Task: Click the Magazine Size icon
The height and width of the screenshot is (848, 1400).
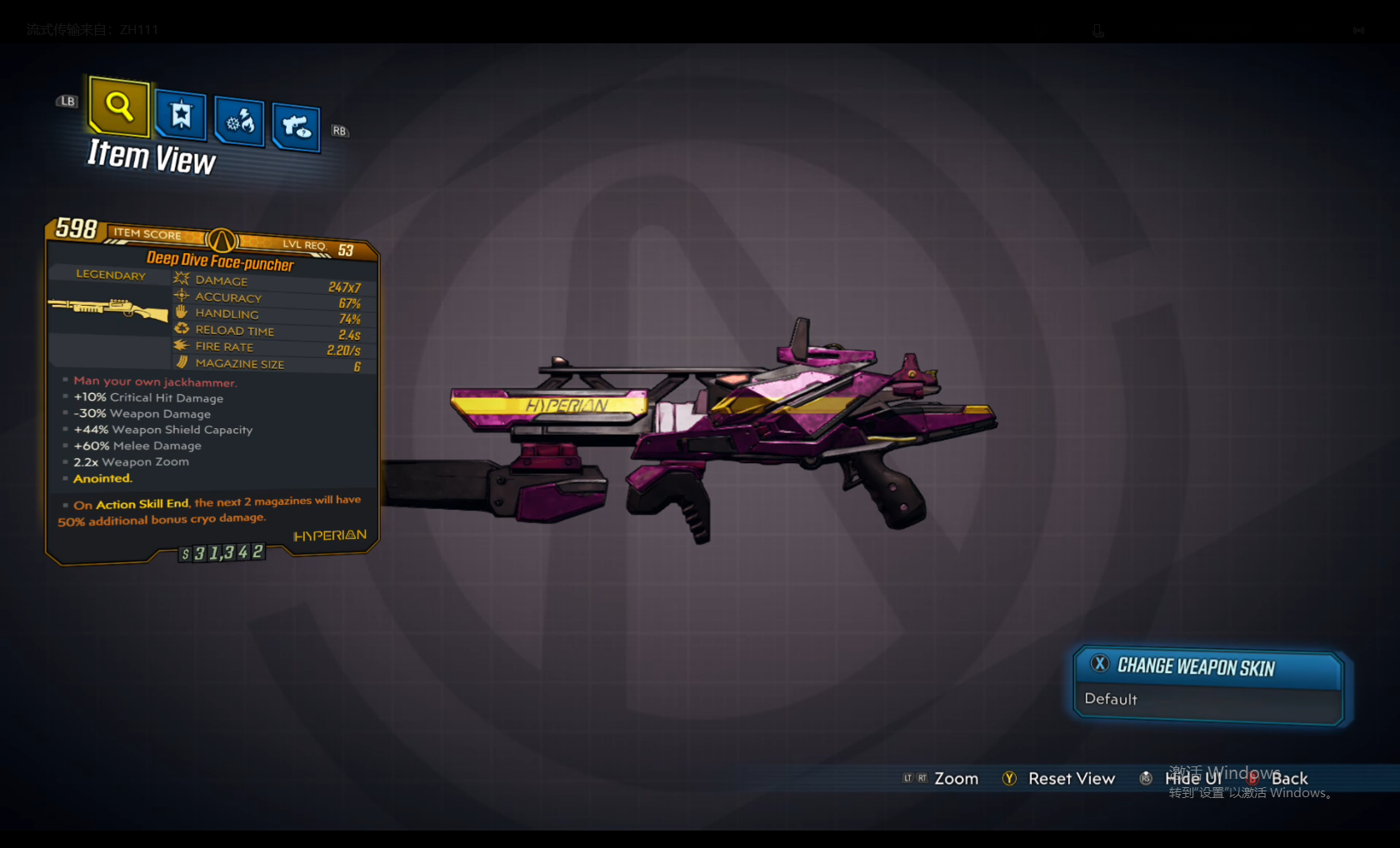Action: pyautogui.click(x=181, y=362)
